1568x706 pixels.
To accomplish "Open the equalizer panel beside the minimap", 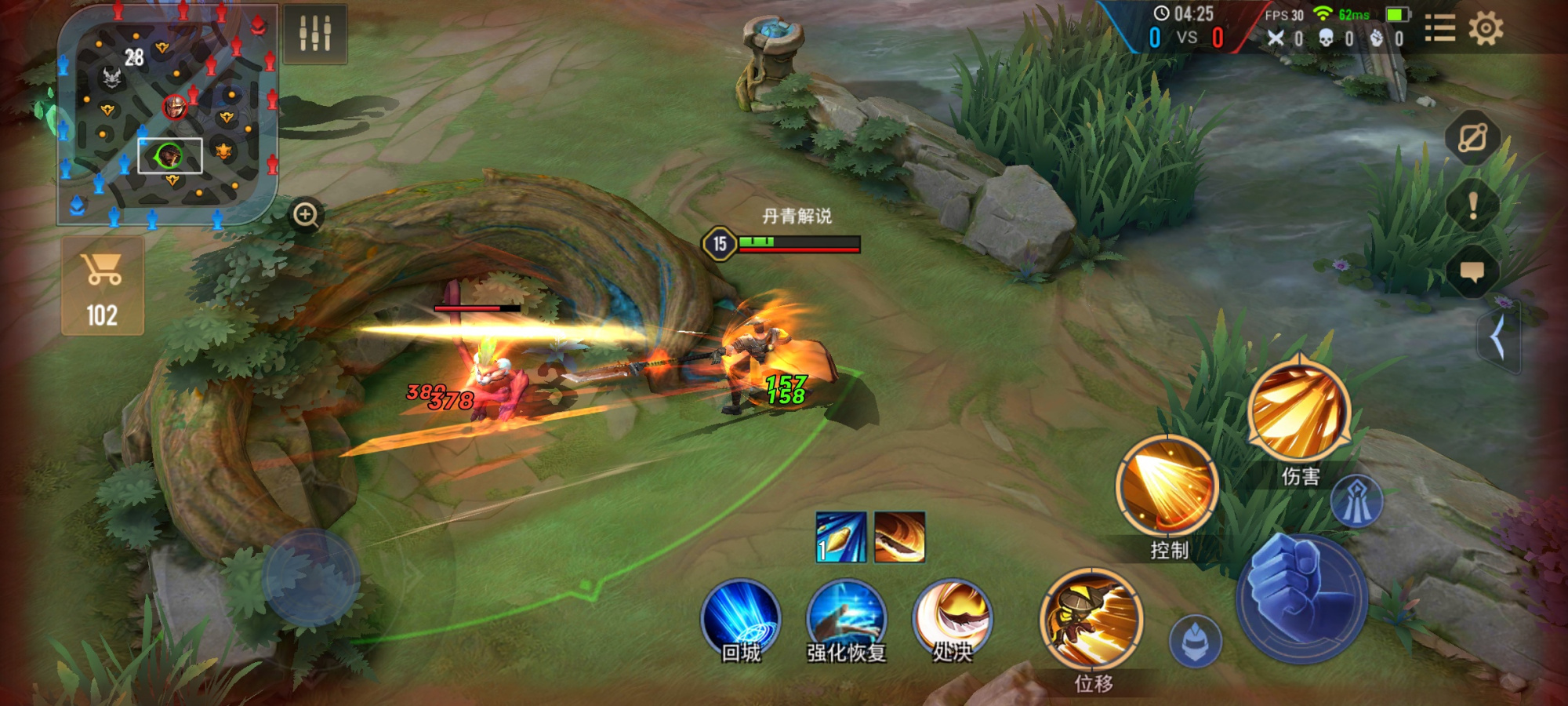I will click(x=315, y=33).
